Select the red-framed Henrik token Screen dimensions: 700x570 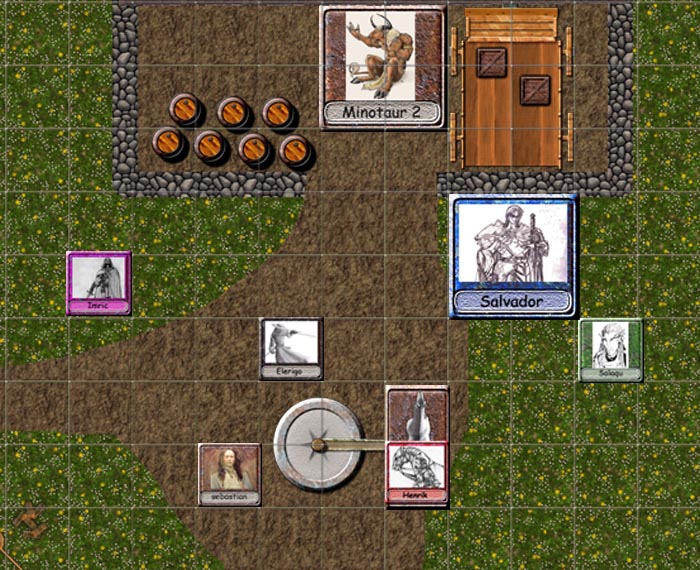417,474
